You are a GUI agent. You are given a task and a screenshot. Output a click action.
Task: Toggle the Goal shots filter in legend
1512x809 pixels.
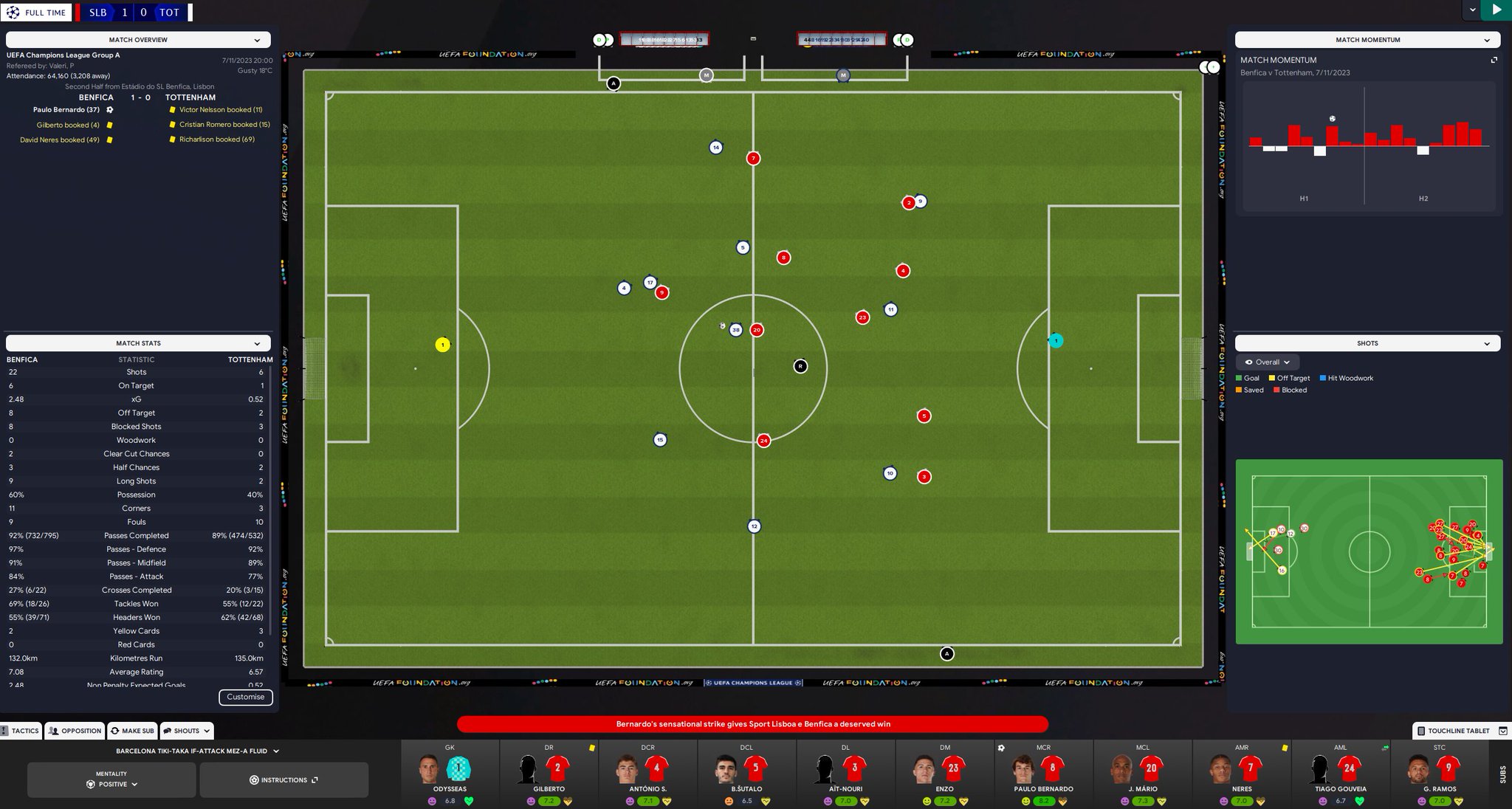[1238, 377]
